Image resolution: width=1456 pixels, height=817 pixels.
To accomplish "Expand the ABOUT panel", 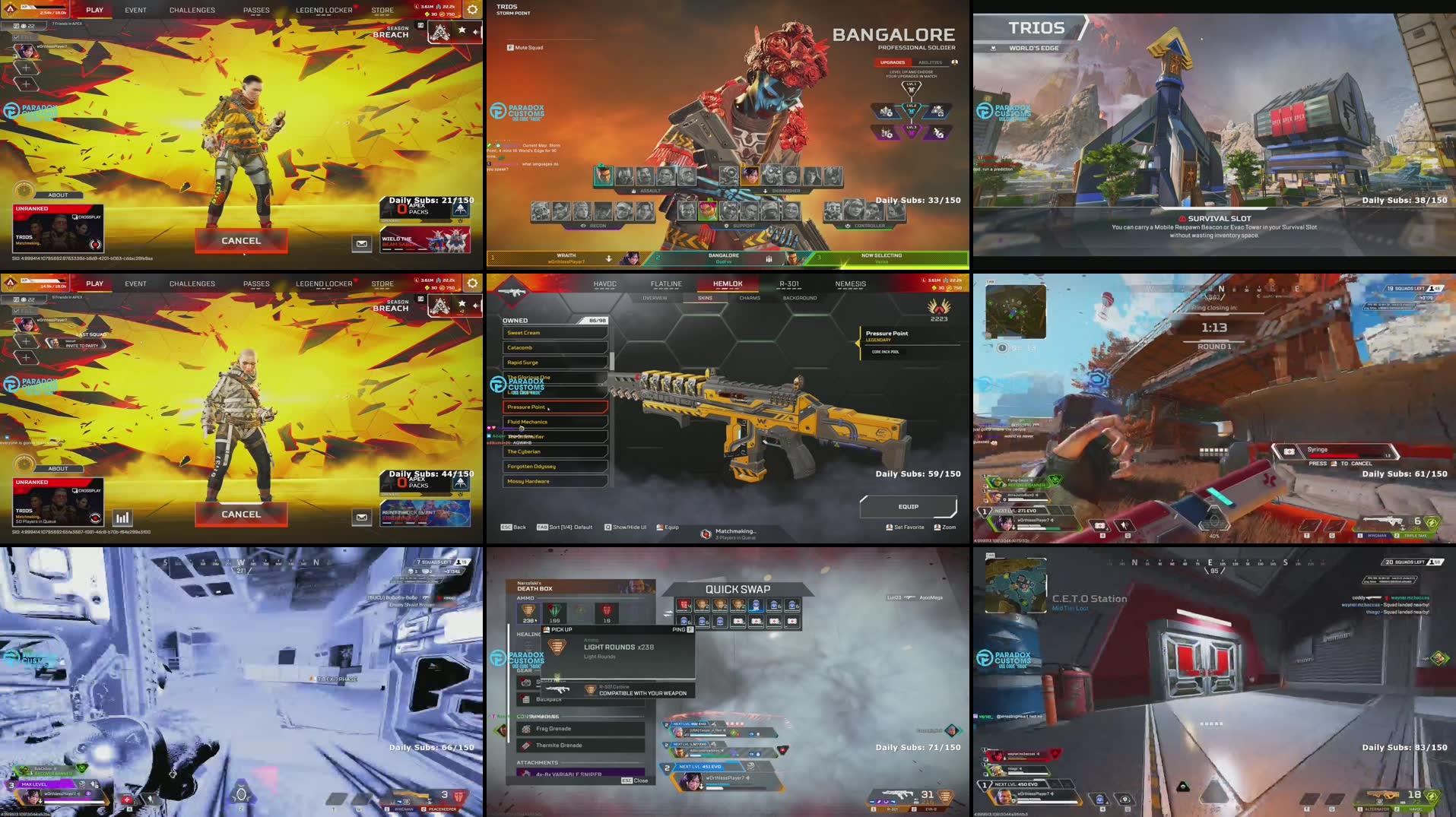I will point(59,195).
